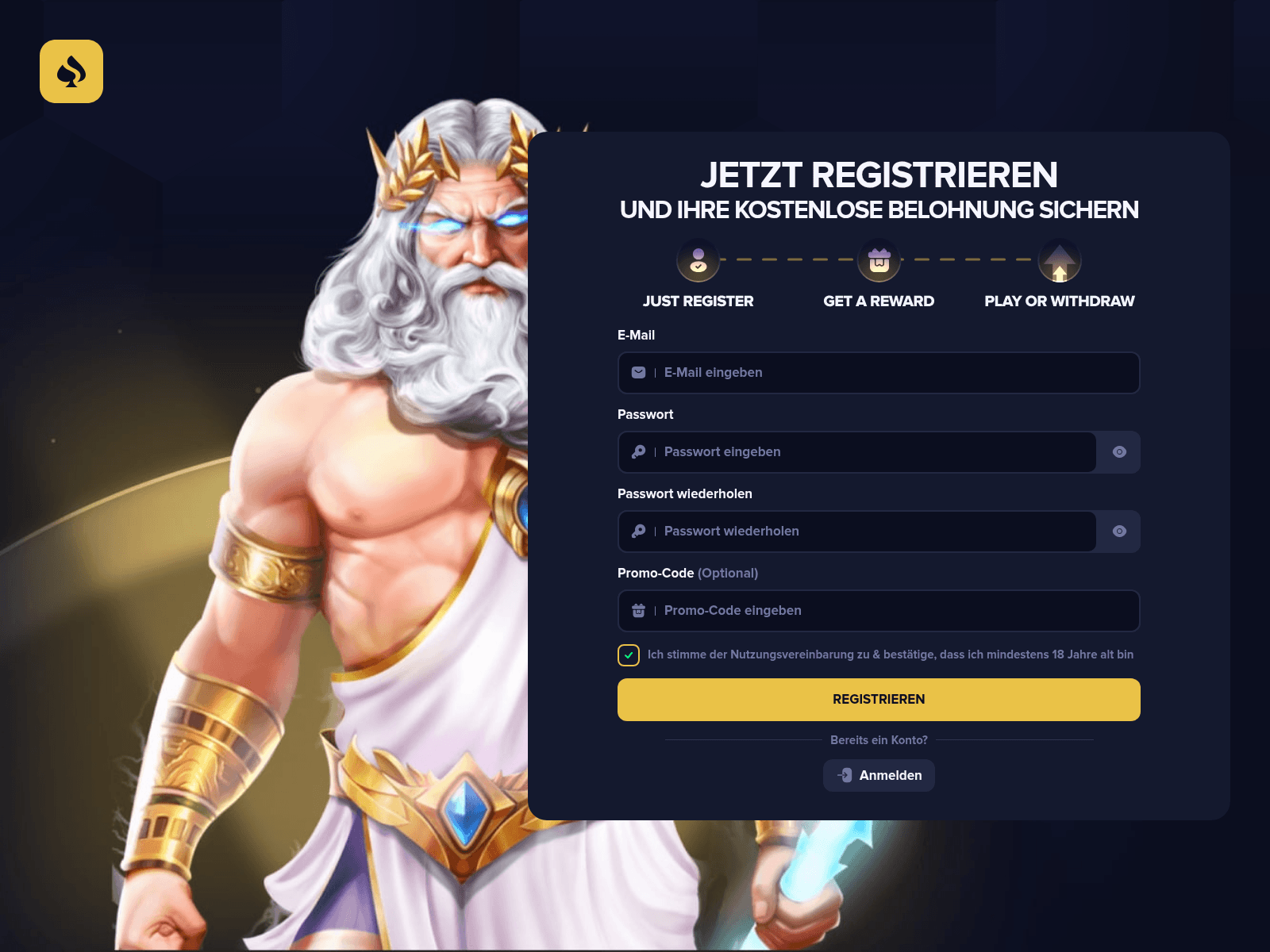Select the JUST REGISTER step label

(x=698, y=301)
